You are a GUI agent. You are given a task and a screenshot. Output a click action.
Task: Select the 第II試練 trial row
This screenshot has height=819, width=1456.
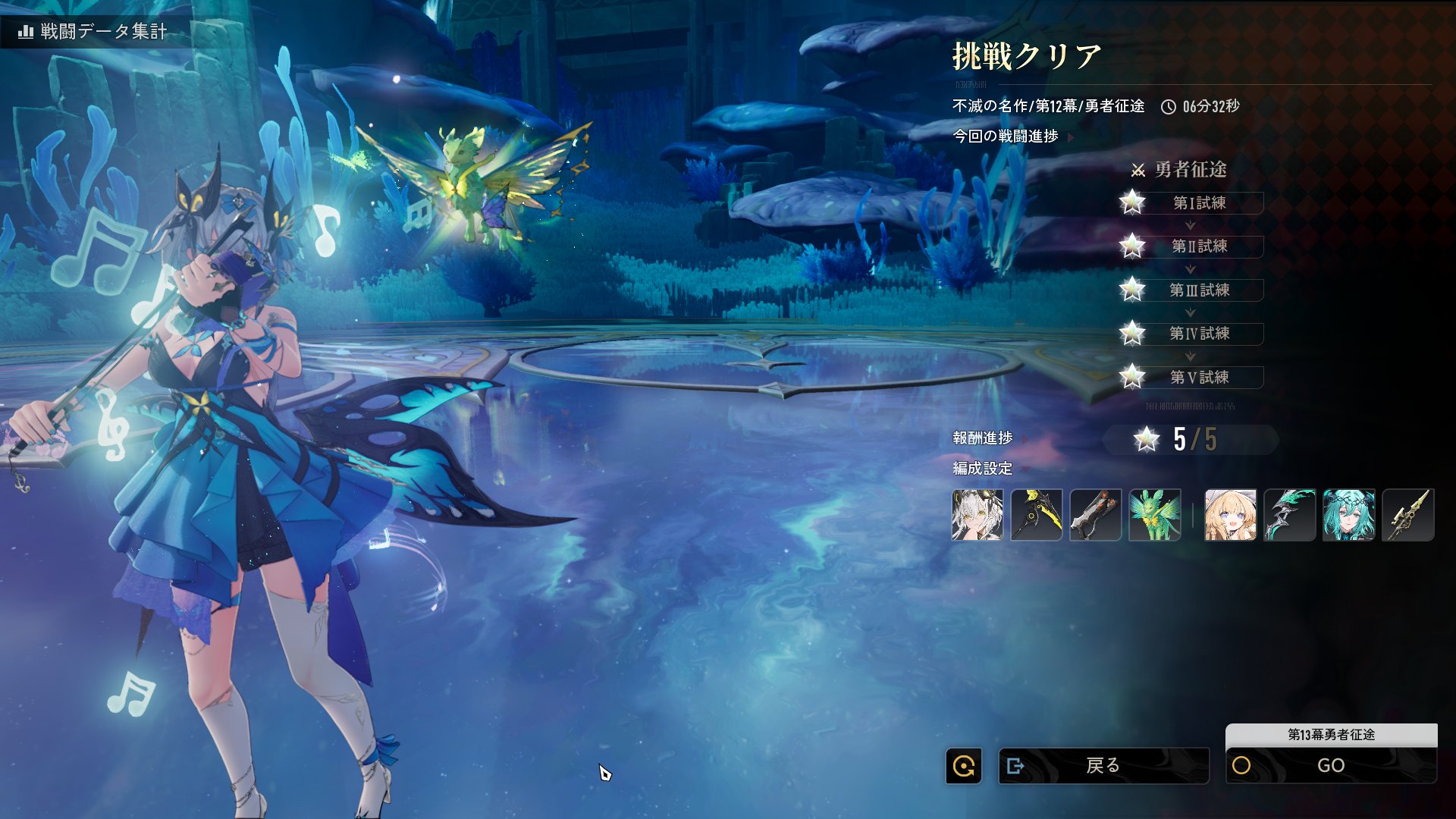(1199, 246)
